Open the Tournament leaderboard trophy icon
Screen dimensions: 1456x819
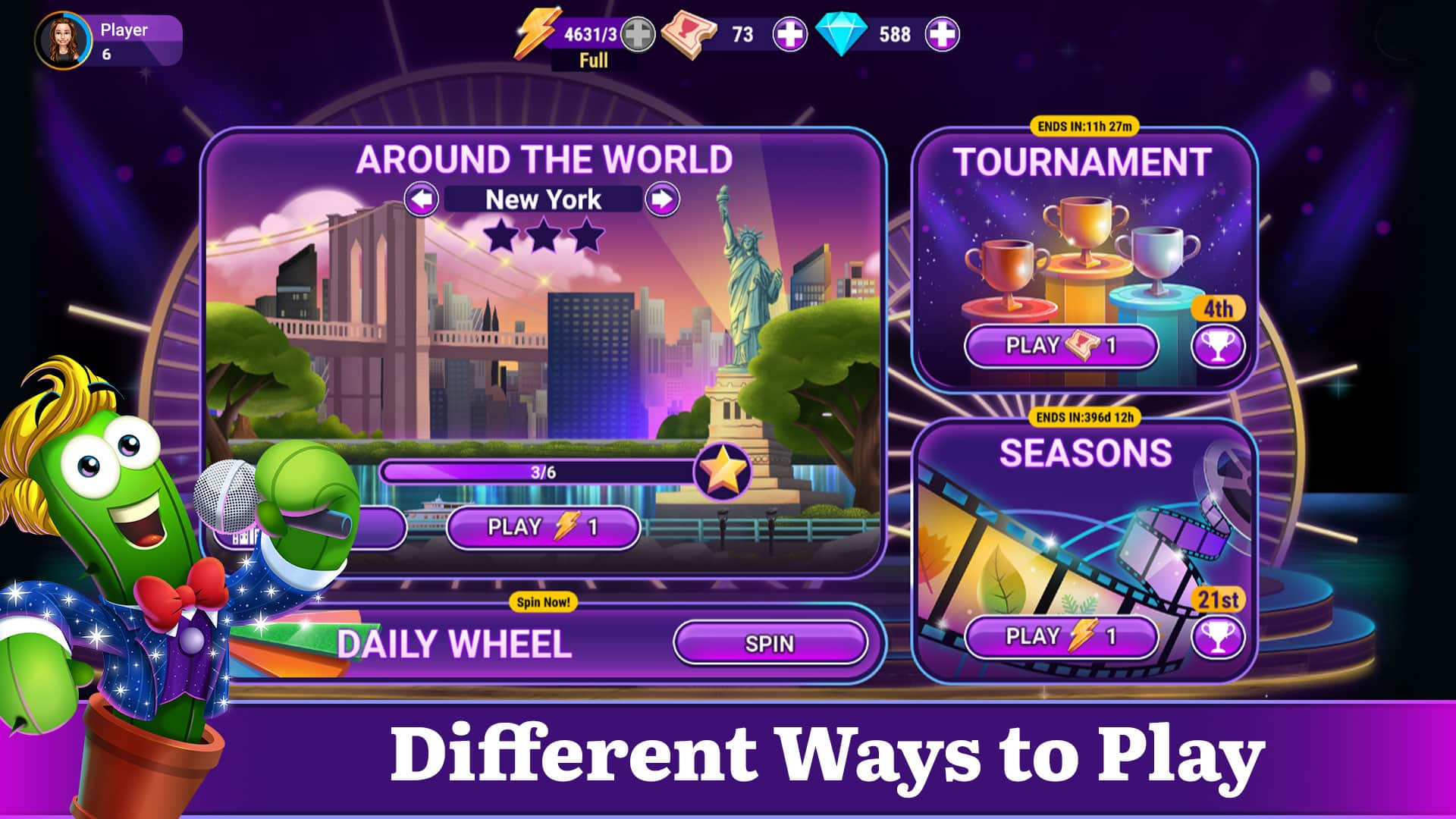tap(1218, 346)
